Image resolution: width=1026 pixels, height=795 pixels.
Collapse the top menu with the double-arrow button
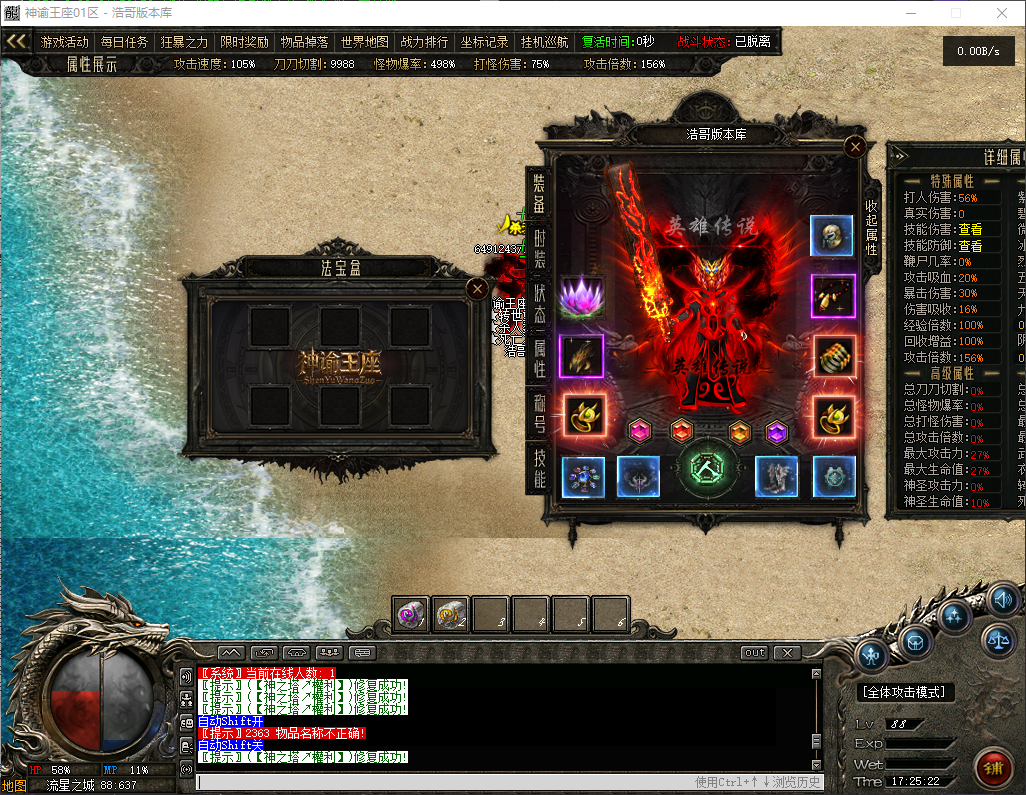[16, 42]
